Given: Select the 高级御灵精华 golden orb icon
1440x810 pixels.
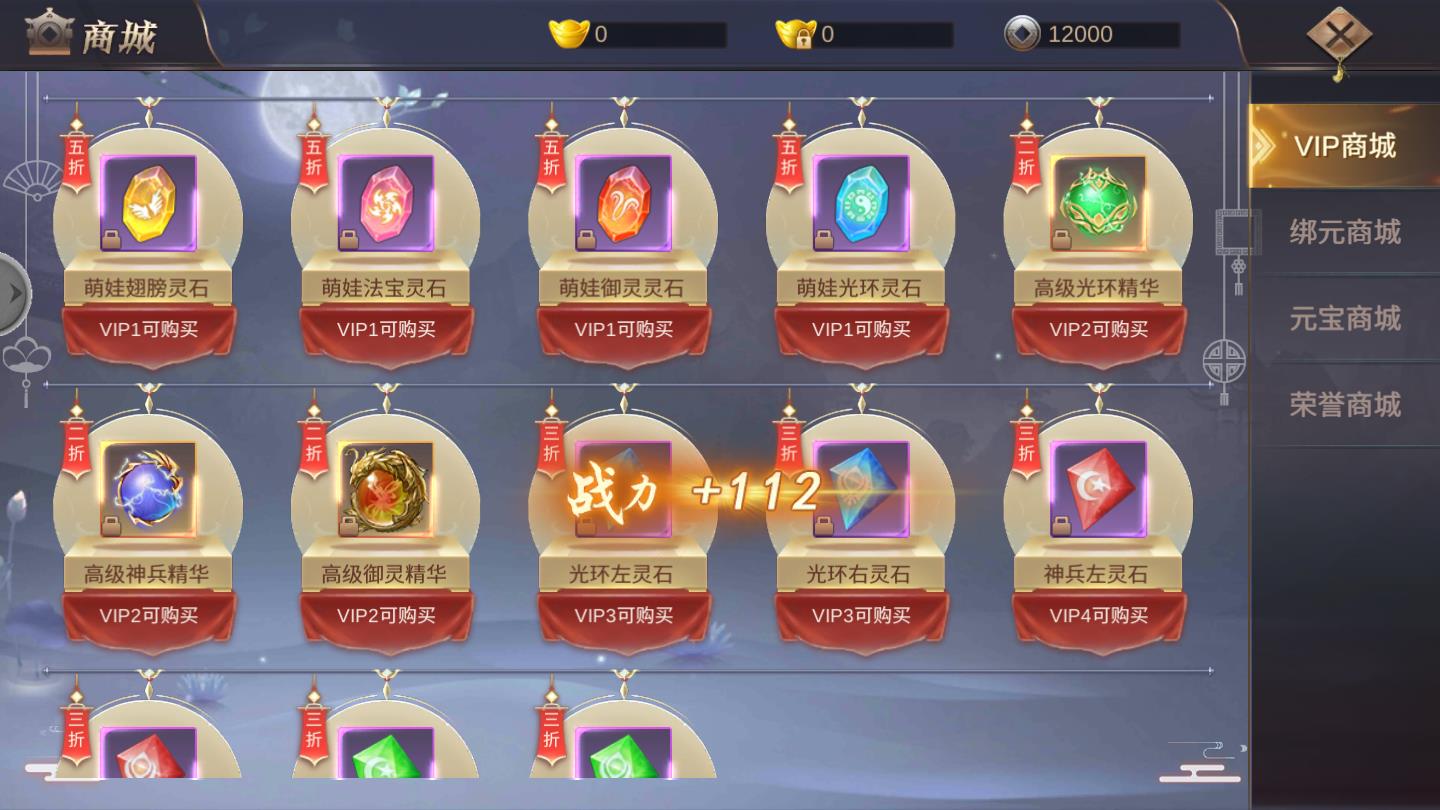Looking at the screenshot, I should pyautogui.click(x=386, y=490).
